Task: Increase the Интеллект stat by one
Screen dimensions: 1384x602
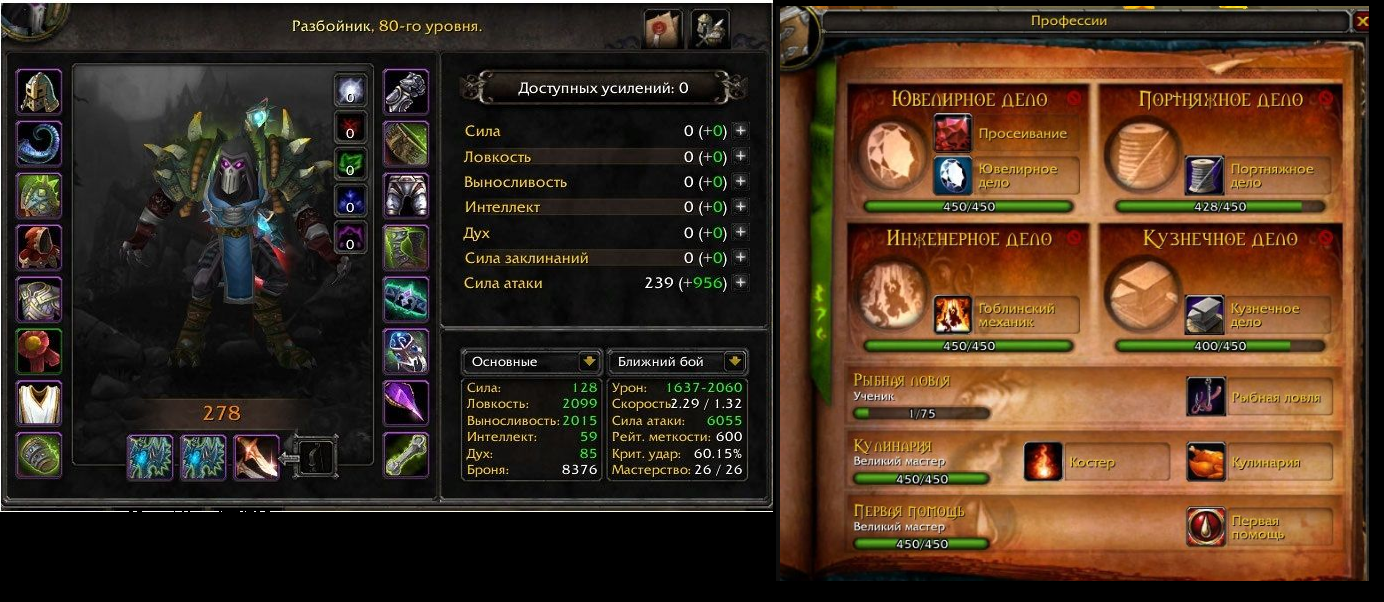Action: [x=740, y=207]
